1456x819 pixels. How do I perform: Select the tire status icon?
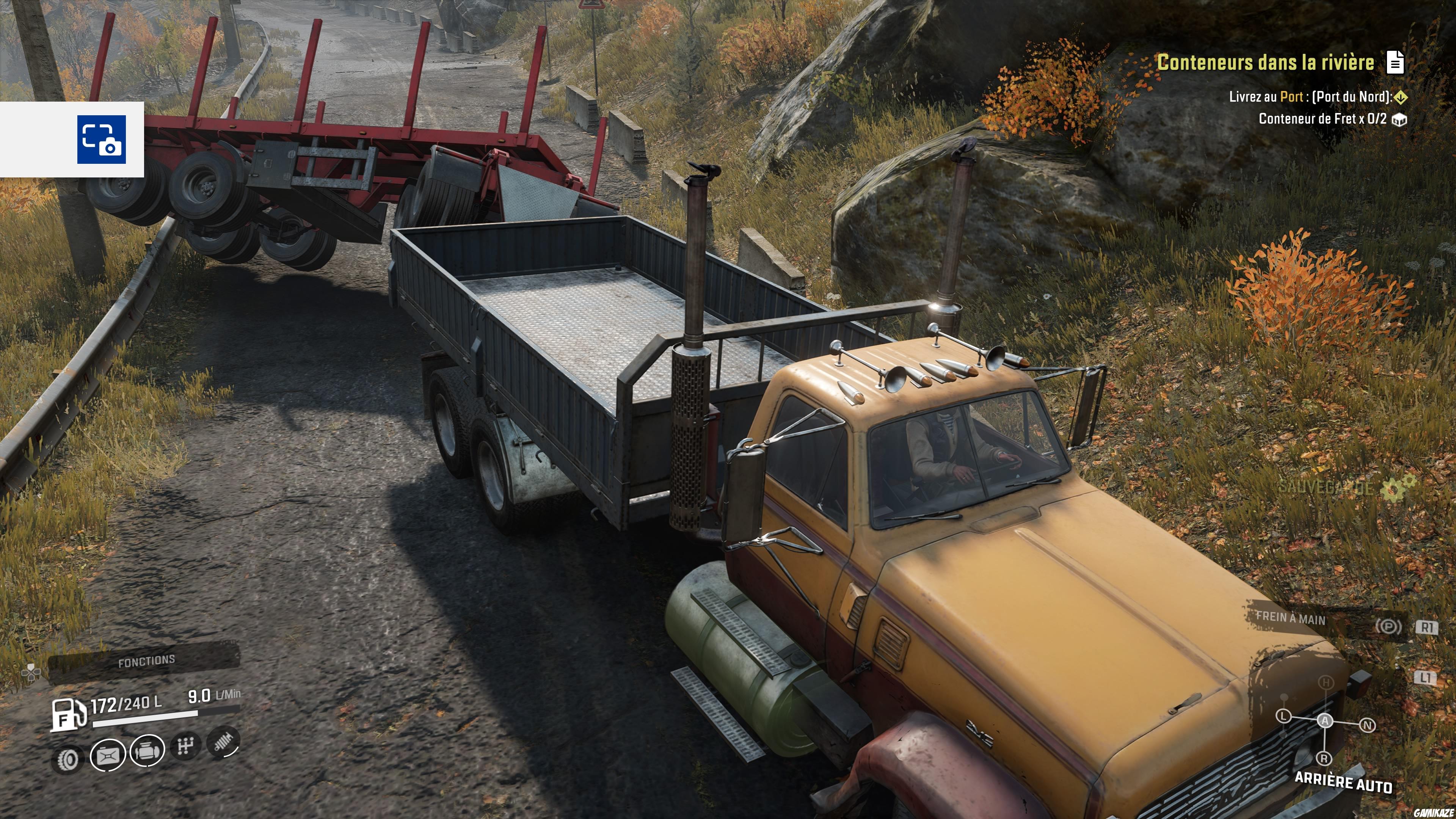click(68, 760)
